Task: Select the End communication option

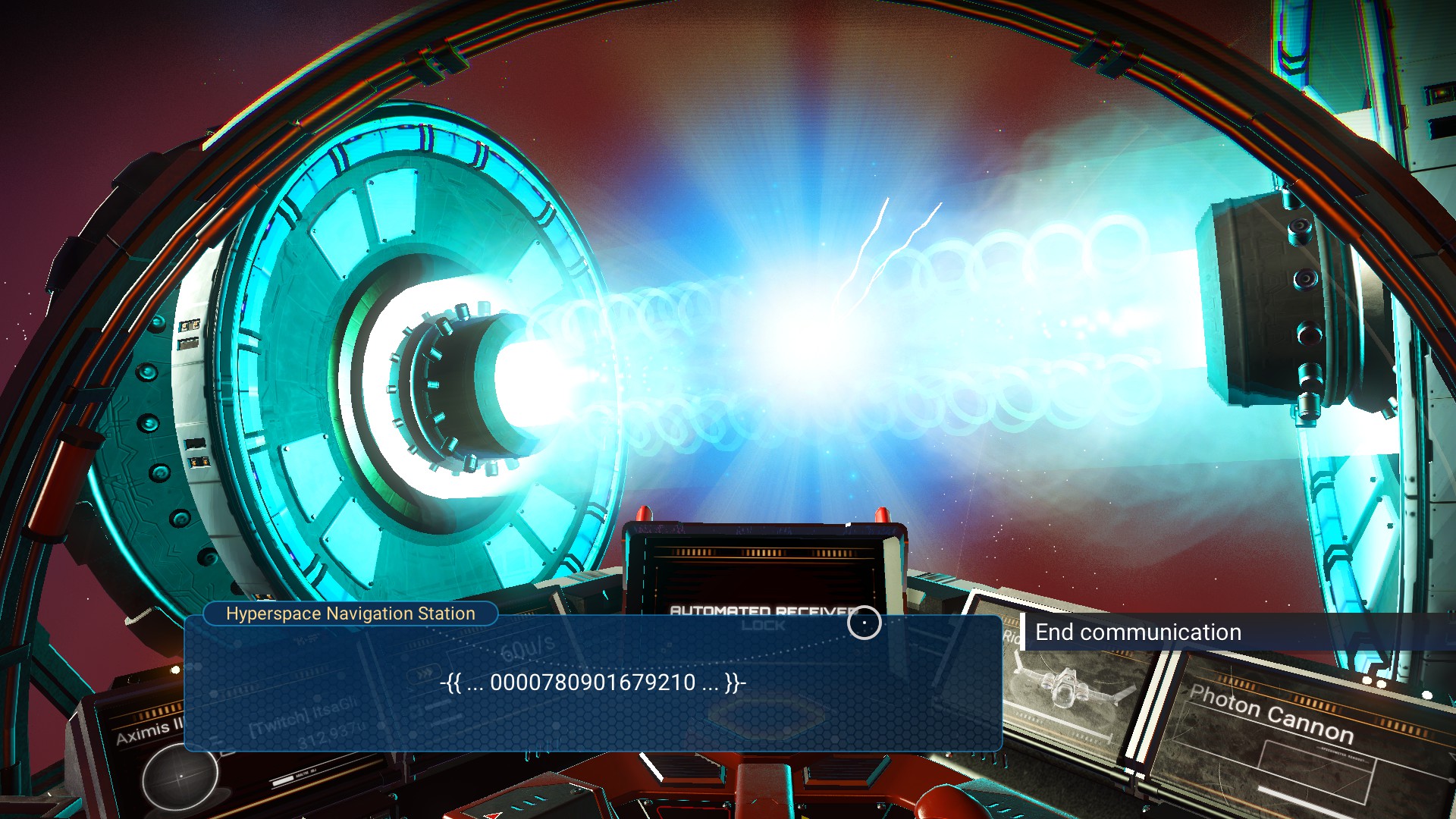Action: coord(1137,632)
